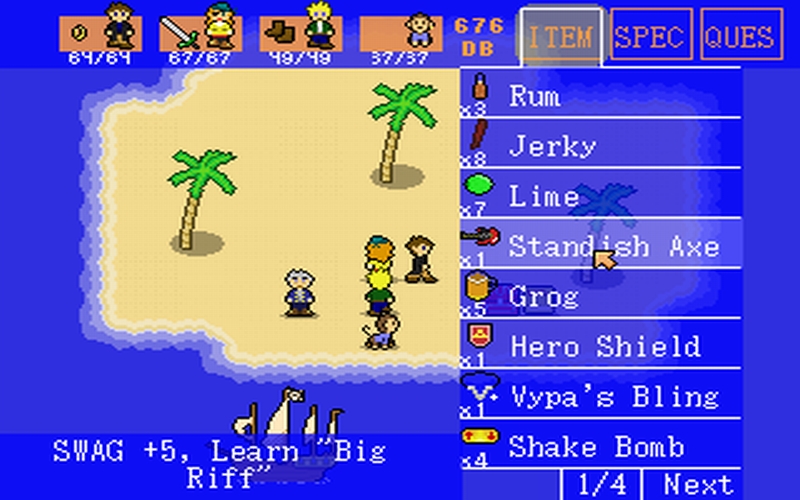The width and height of the screenshot is (800, 500).
Task: Open the SPEC tab
Action: (x=651, y=37)
